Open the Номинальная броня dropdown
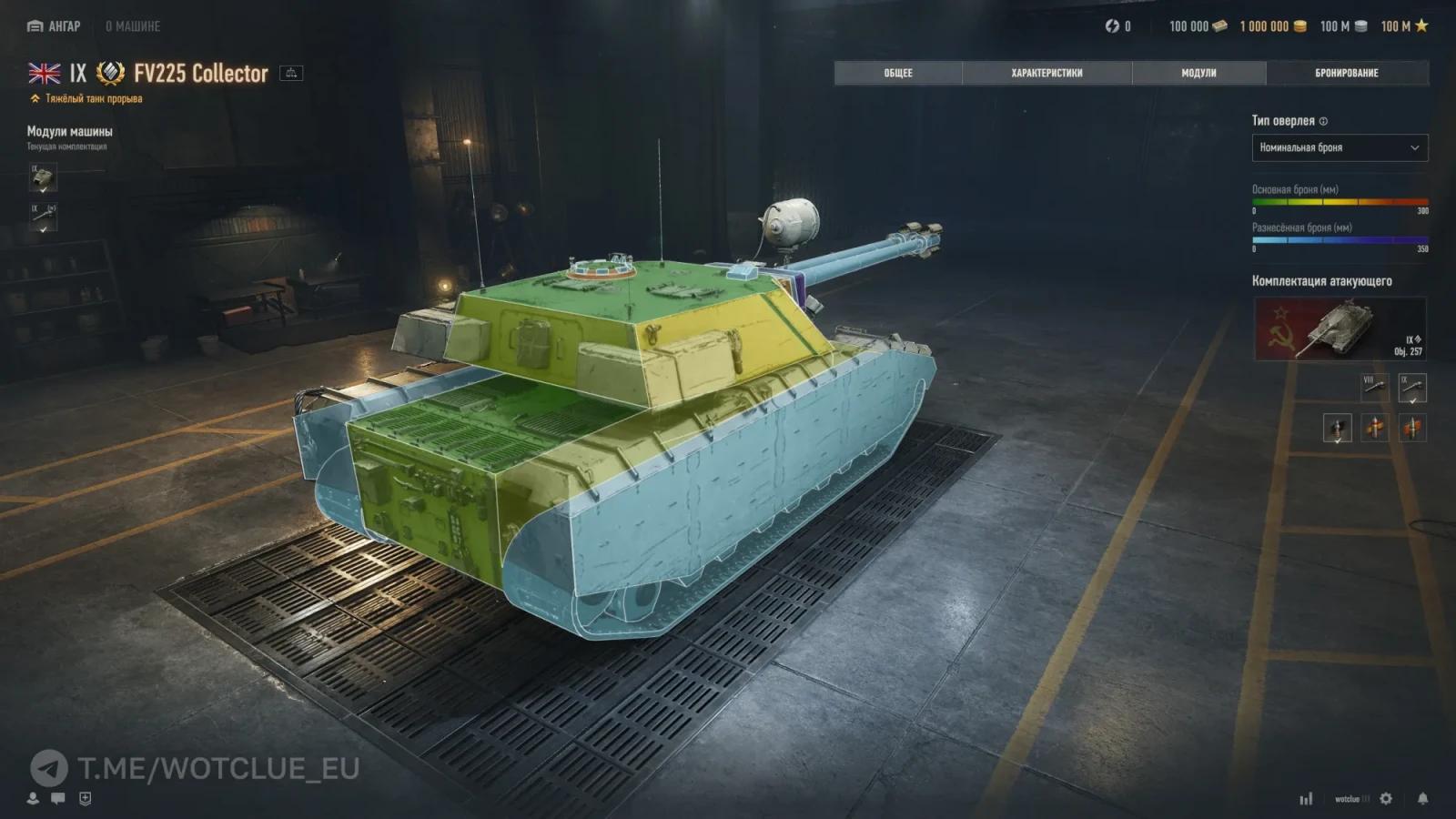The width and height of the screenshot is (1456, 819). tap(1340, 147)
